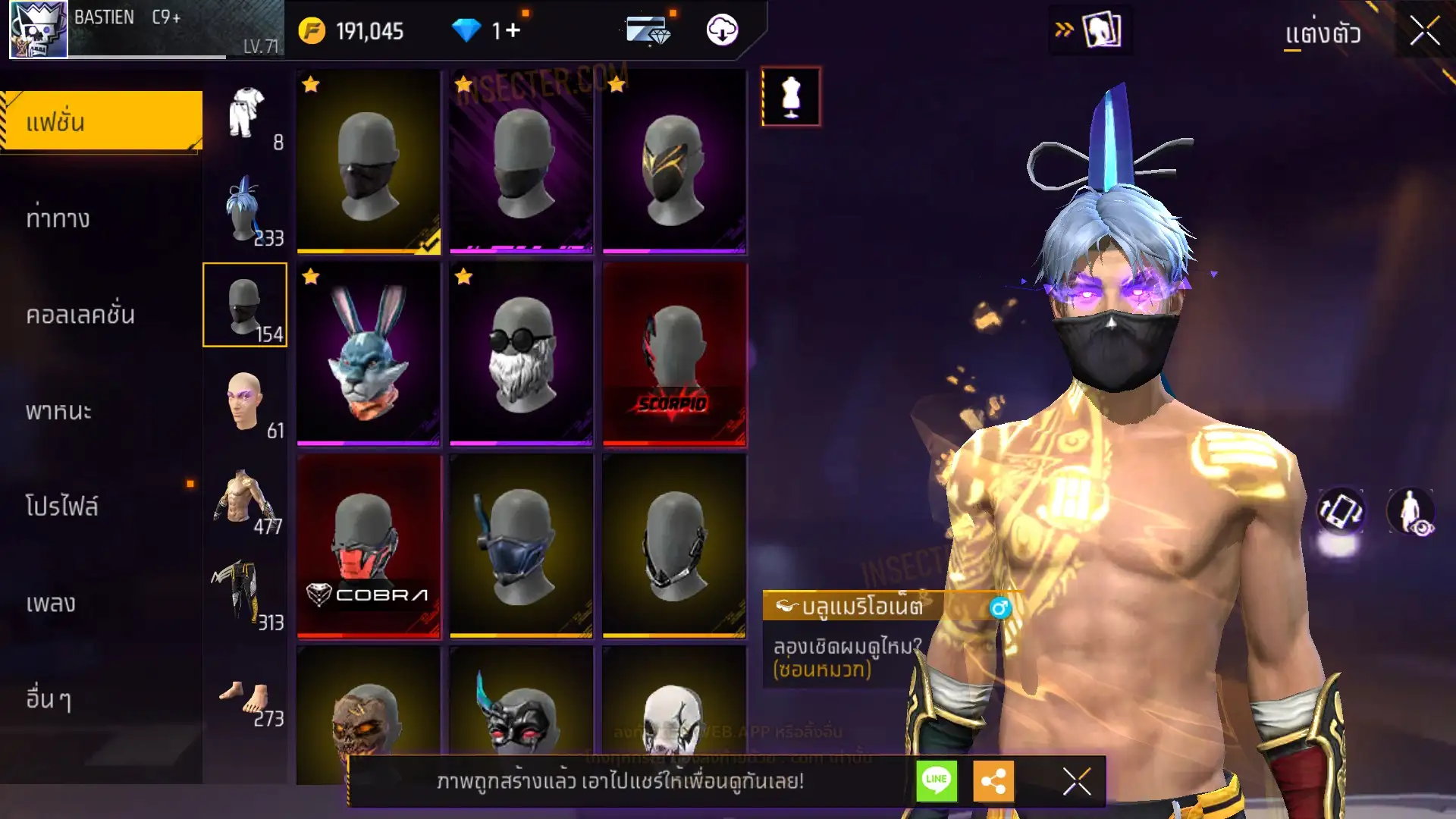Switch to the shoes category showing 273
This screenshot has width=1456, height=819.
(245, 690)
